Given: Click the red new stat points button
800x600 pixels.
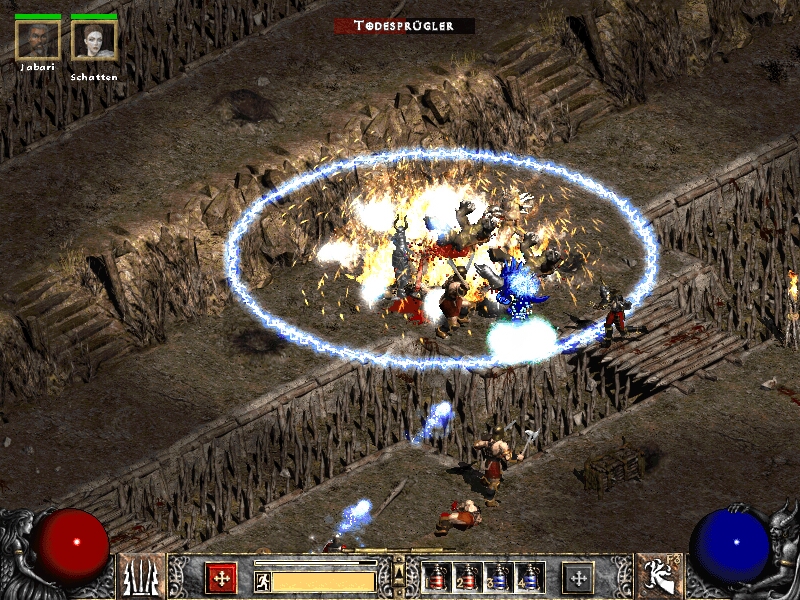Looking at the screenshot, I should coord(221,577).
